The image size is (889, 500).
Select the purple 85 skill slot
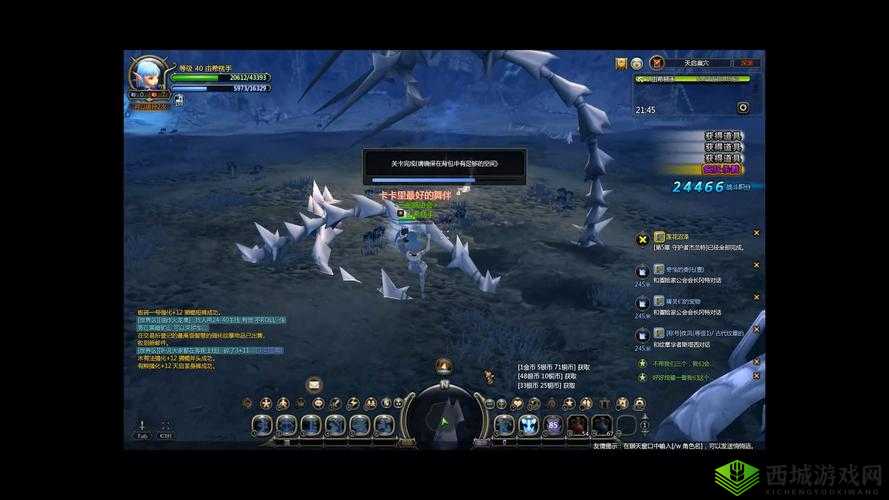[553, 425]
